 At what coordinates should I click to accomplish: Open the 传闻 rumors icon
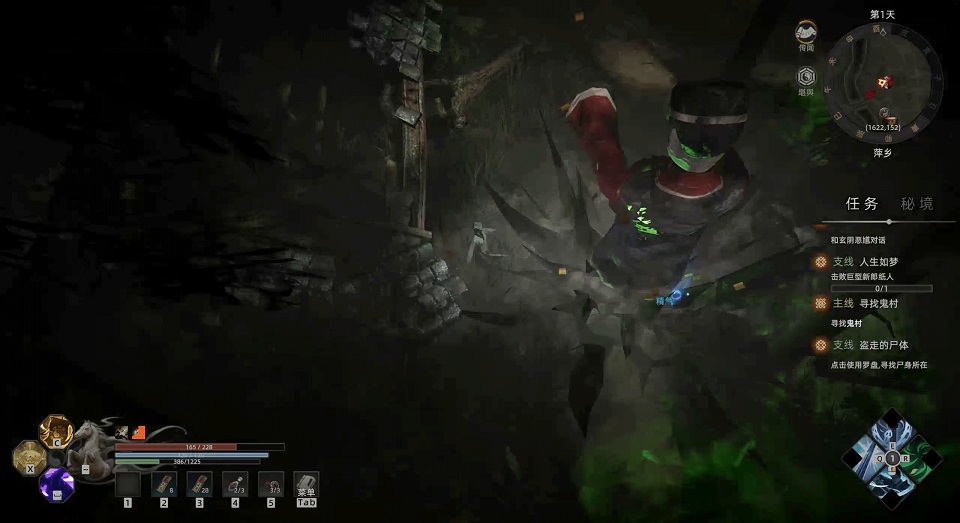(807, 35)
